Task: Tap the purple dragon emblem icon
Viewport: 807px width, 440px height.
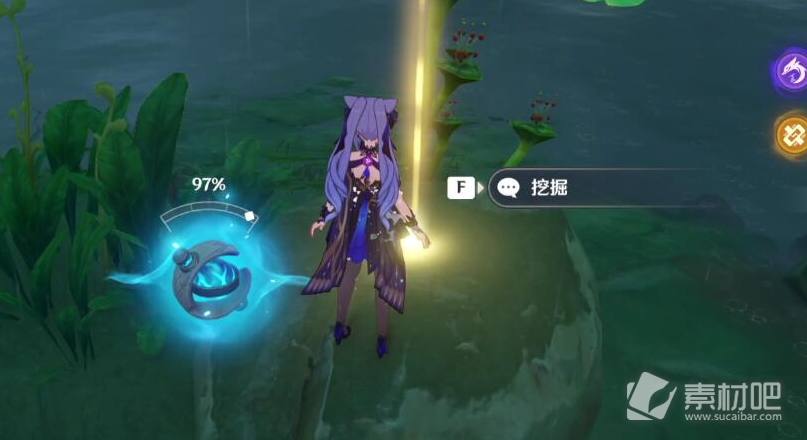Action: coord(792,71)
